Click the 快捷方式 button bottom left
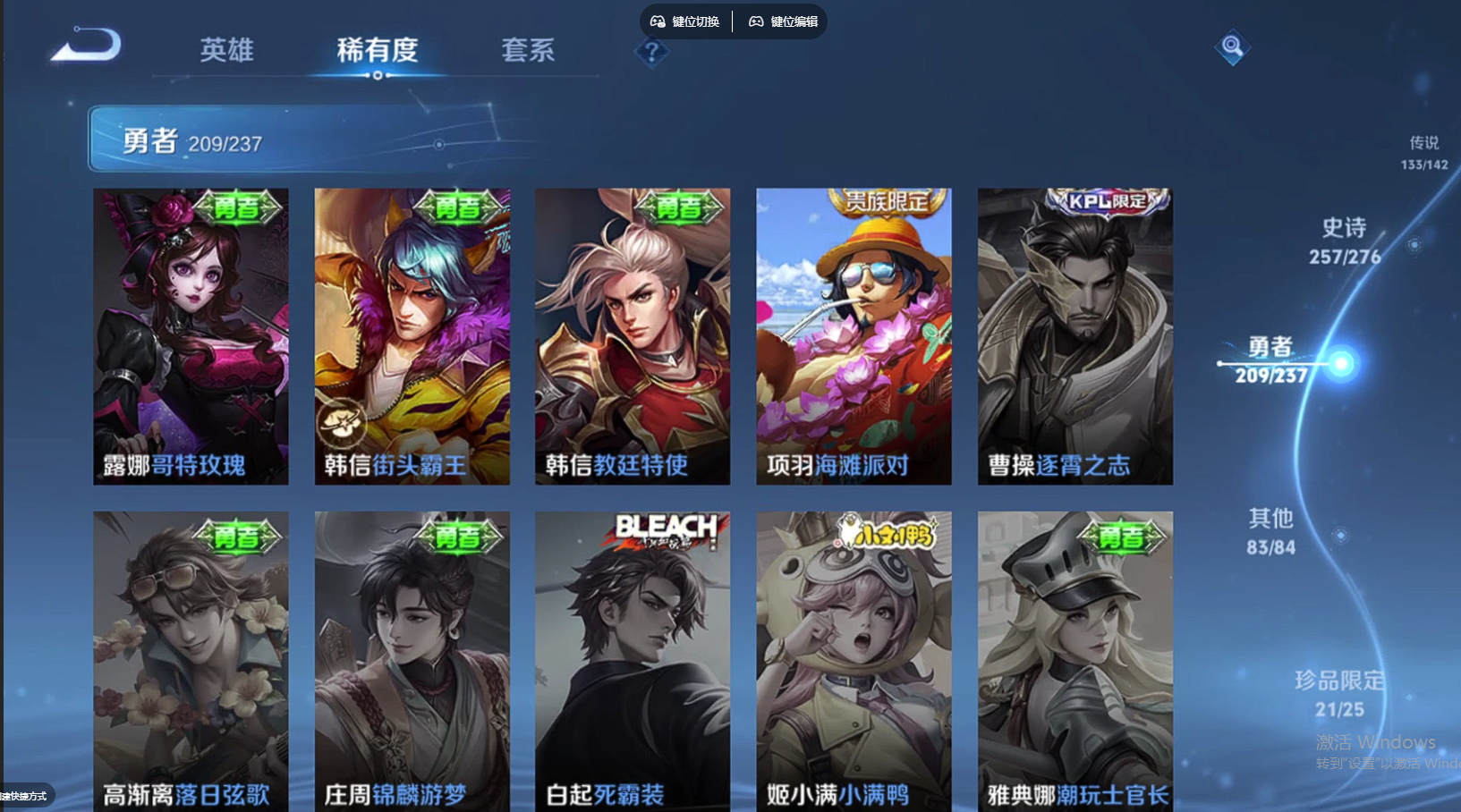The width and height of the screenshot is (1461, 812). pyautogui.click(x=24, y=796)
